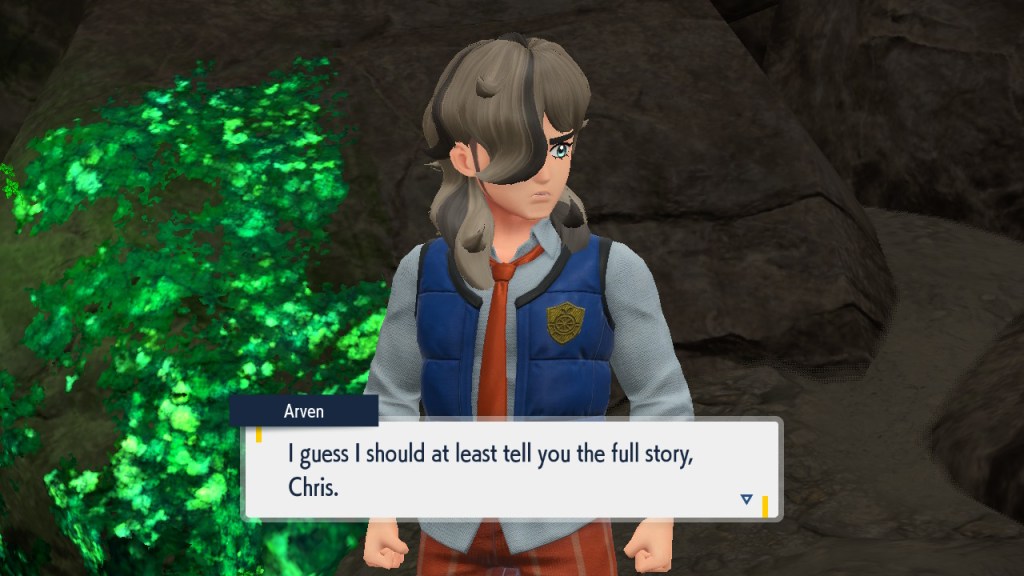Advance dialogue with the blue arrow indicator
Image resolution: width=1024 pixels, height=576 pixels.
[x=746, y=498]
